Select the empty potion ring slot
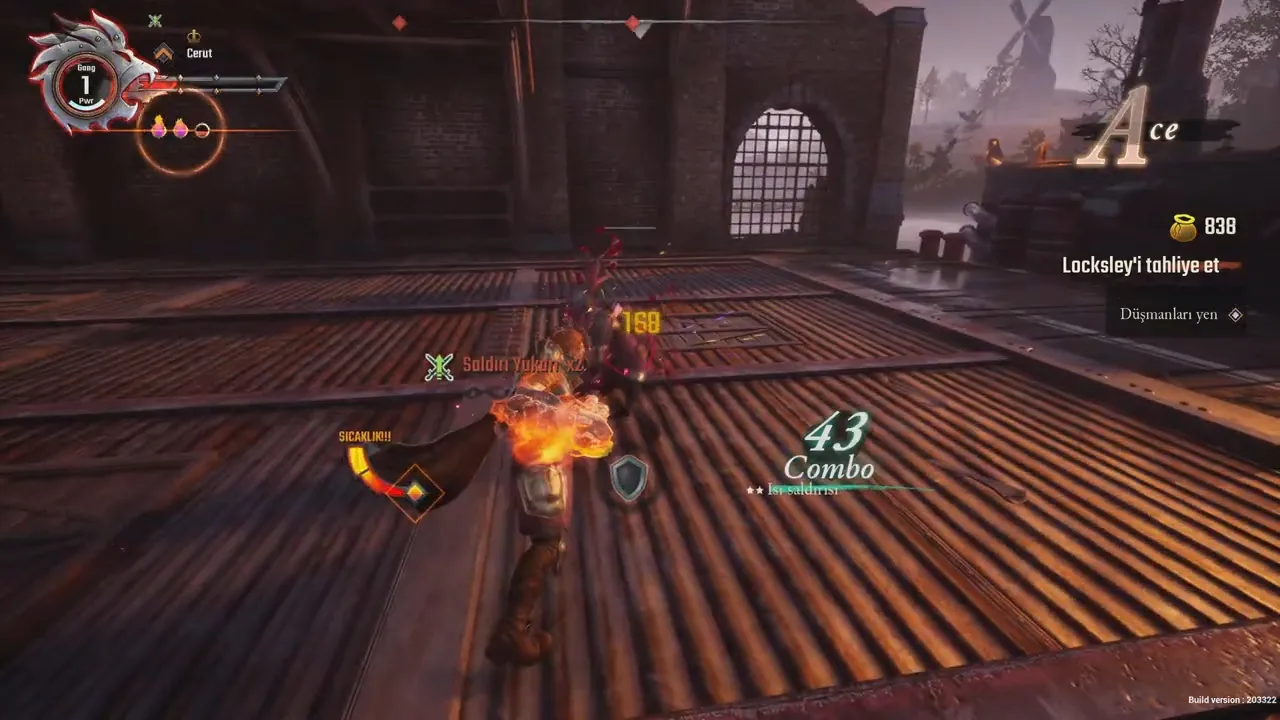 click(x=202, y=129)
